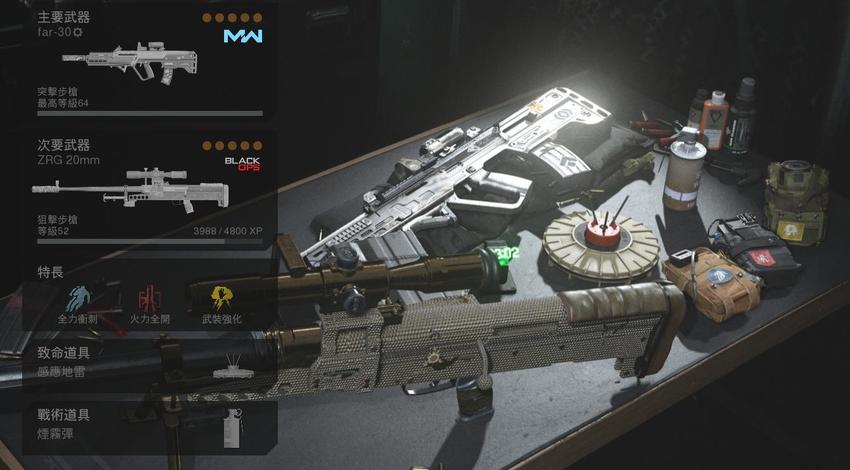Screen dimensions: 850x470
Task: Click the yellow 武裝強化 perk icon
Action: pyautogui.click(x=221, y=298)
